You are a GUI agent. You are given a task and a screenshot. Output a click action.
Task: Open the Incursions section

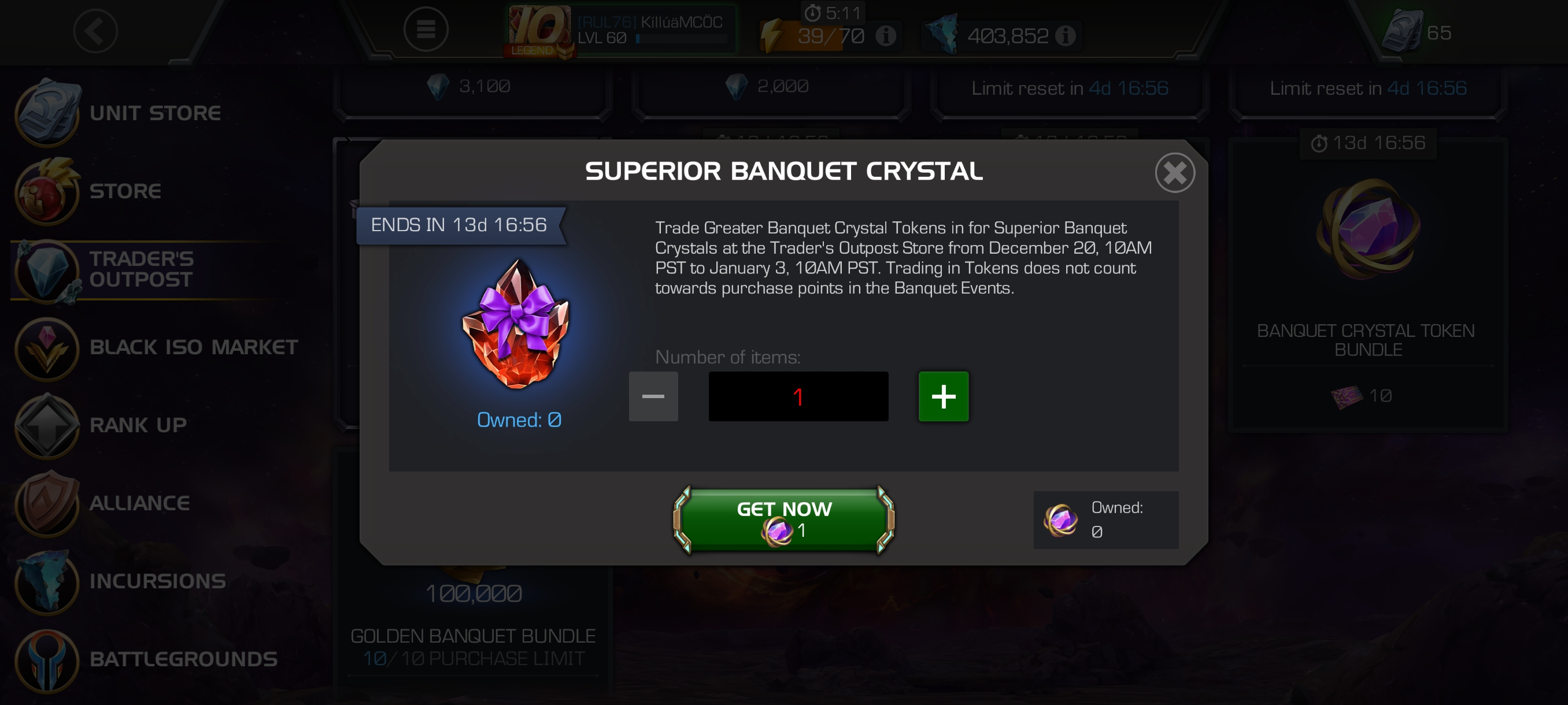(47, 581)
